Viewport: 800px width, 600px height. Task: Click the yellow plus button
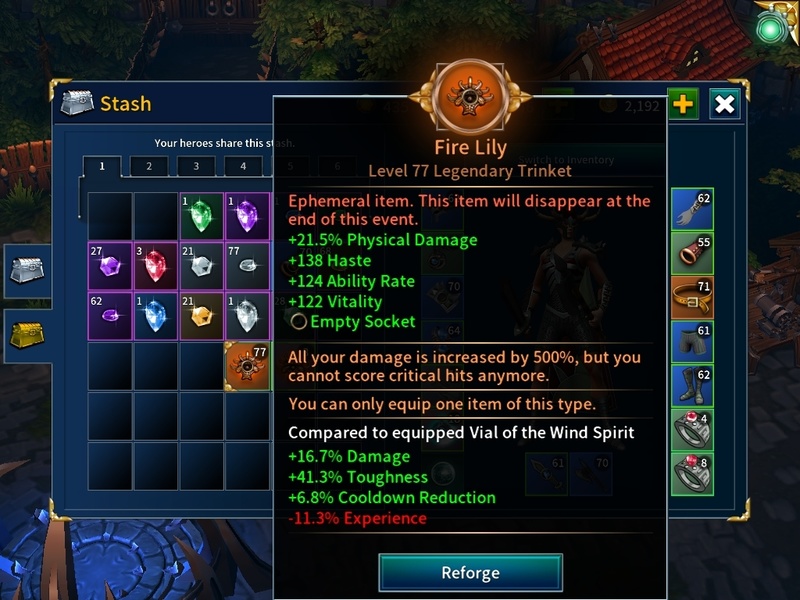683,104
